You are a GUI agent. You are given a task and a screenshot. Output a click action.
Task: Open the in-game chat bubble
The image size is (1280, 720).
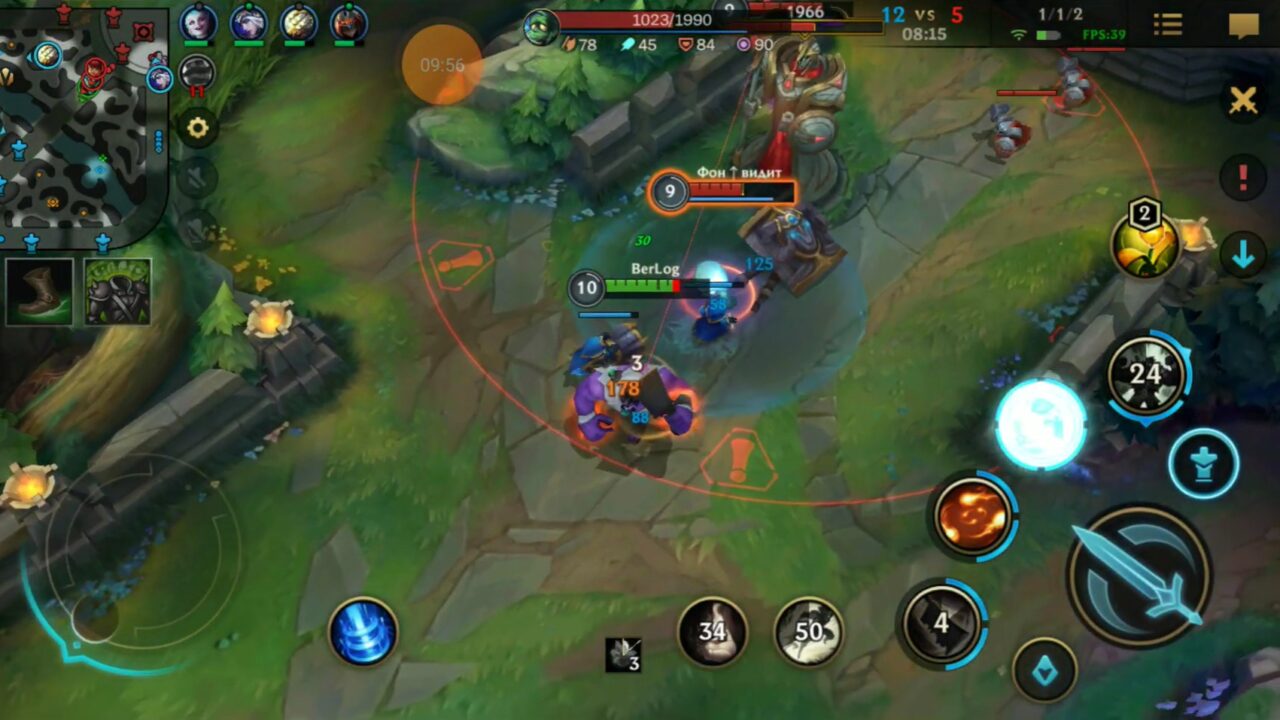(1245, 24)
